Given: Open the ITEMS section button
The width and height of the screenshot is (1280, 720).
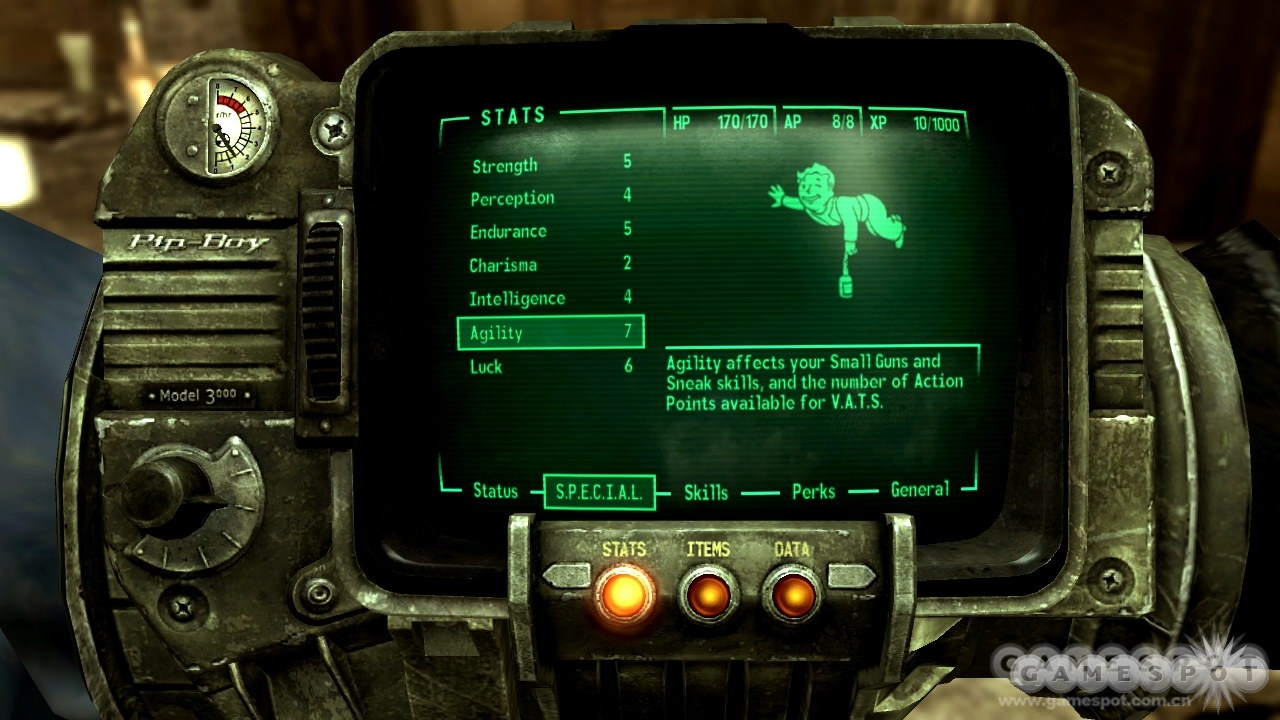Looking at the screenshot, I should pos(708,595).
